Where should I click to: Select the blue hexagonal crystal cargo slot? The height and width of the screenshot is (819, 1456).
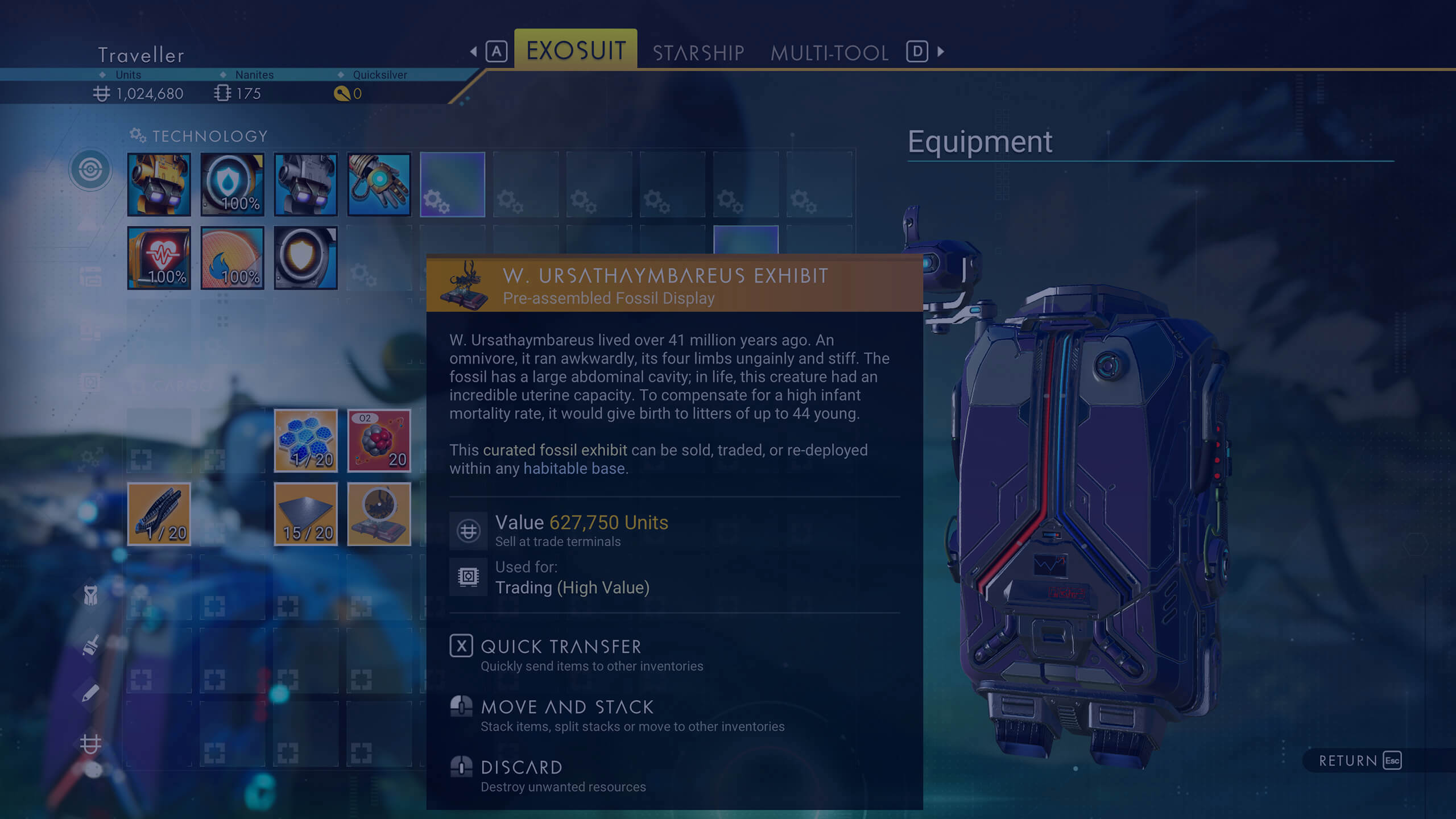click(x=305, y=441)
